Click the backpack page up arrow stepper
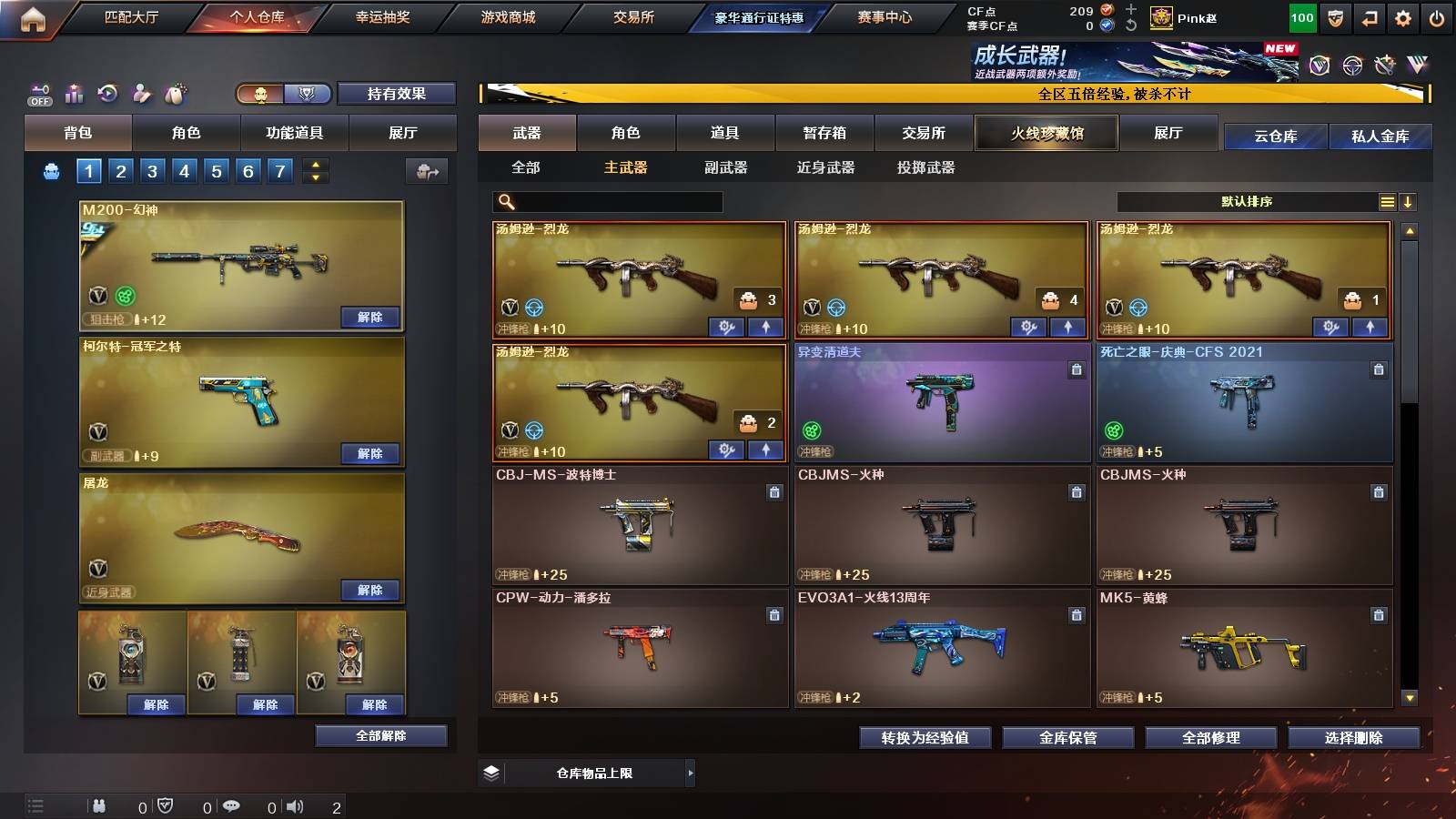Viewport: 1456px width, 819px height. [x=314, y=164]
